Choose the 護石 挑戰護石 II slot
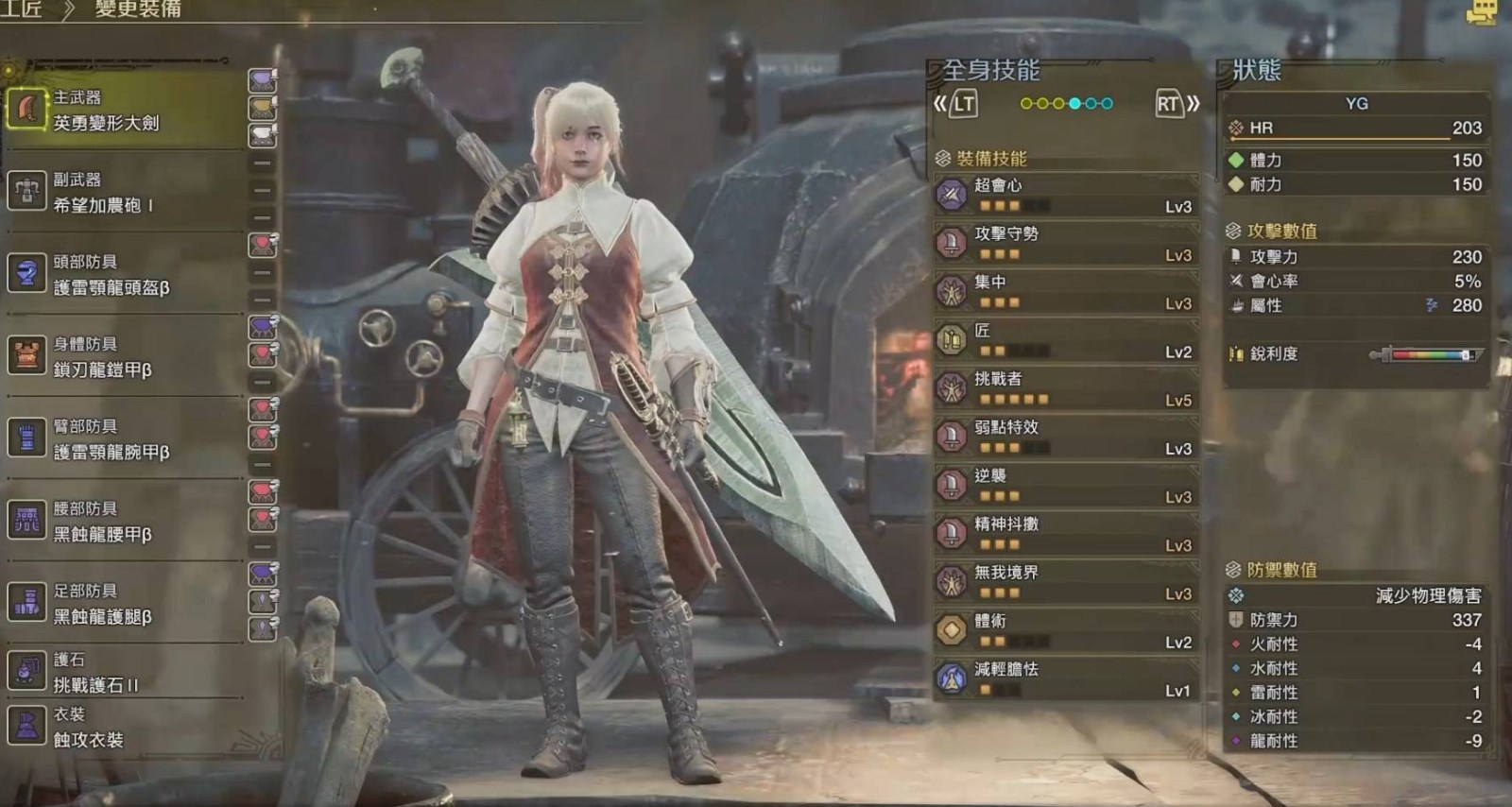 pos(123,672)
